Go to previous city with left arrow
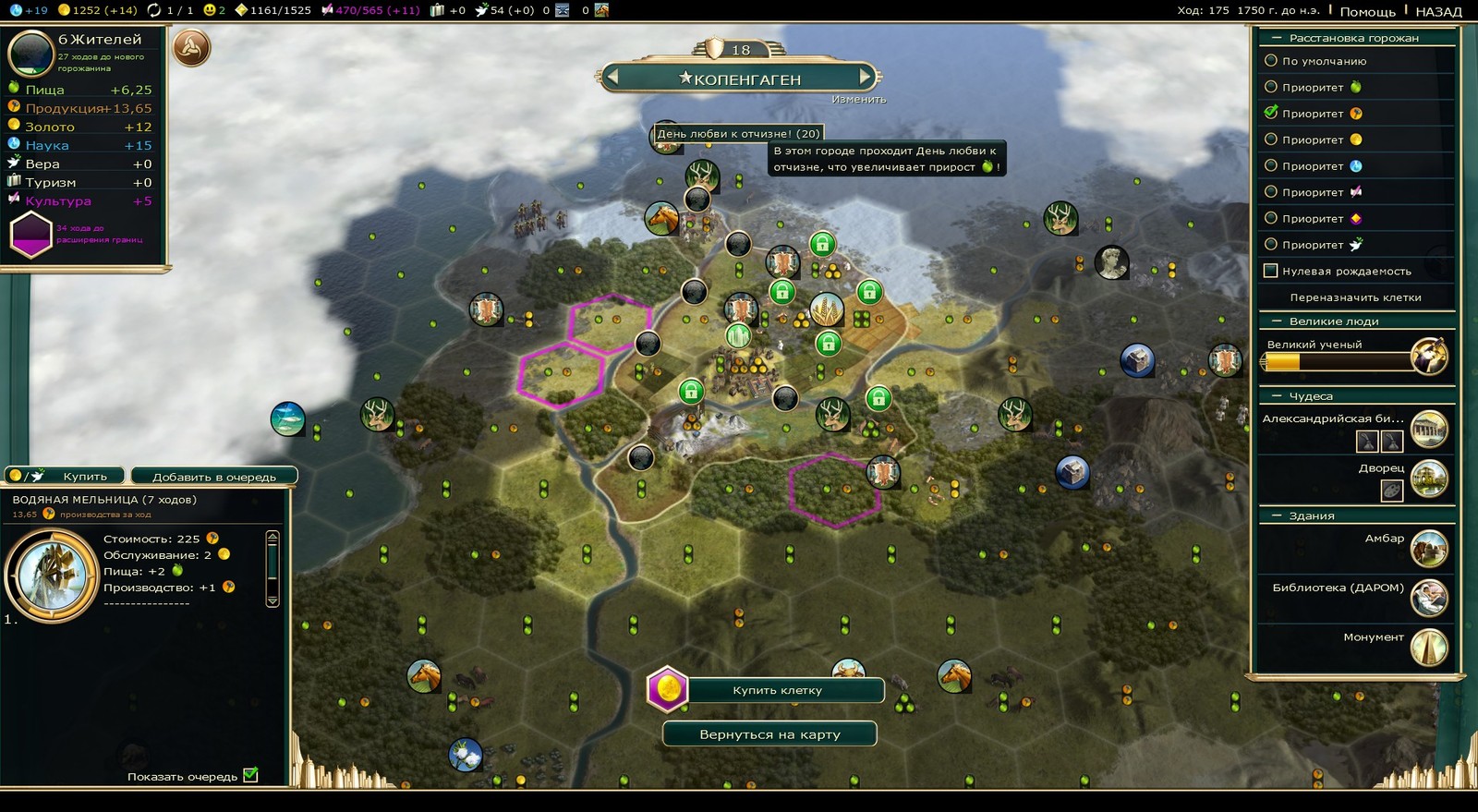Screen dimensions: 1478x812 [612, 77]
